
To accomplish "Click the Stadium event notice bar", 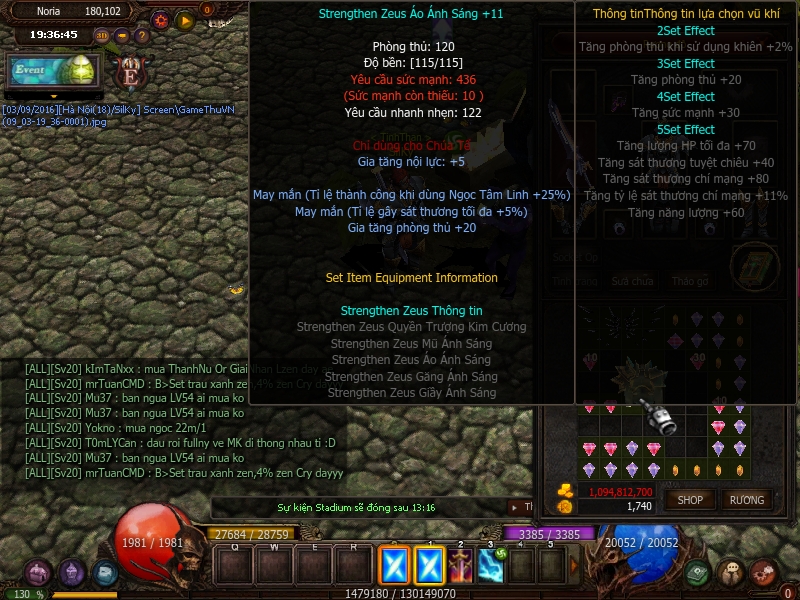I will (357, 508).
